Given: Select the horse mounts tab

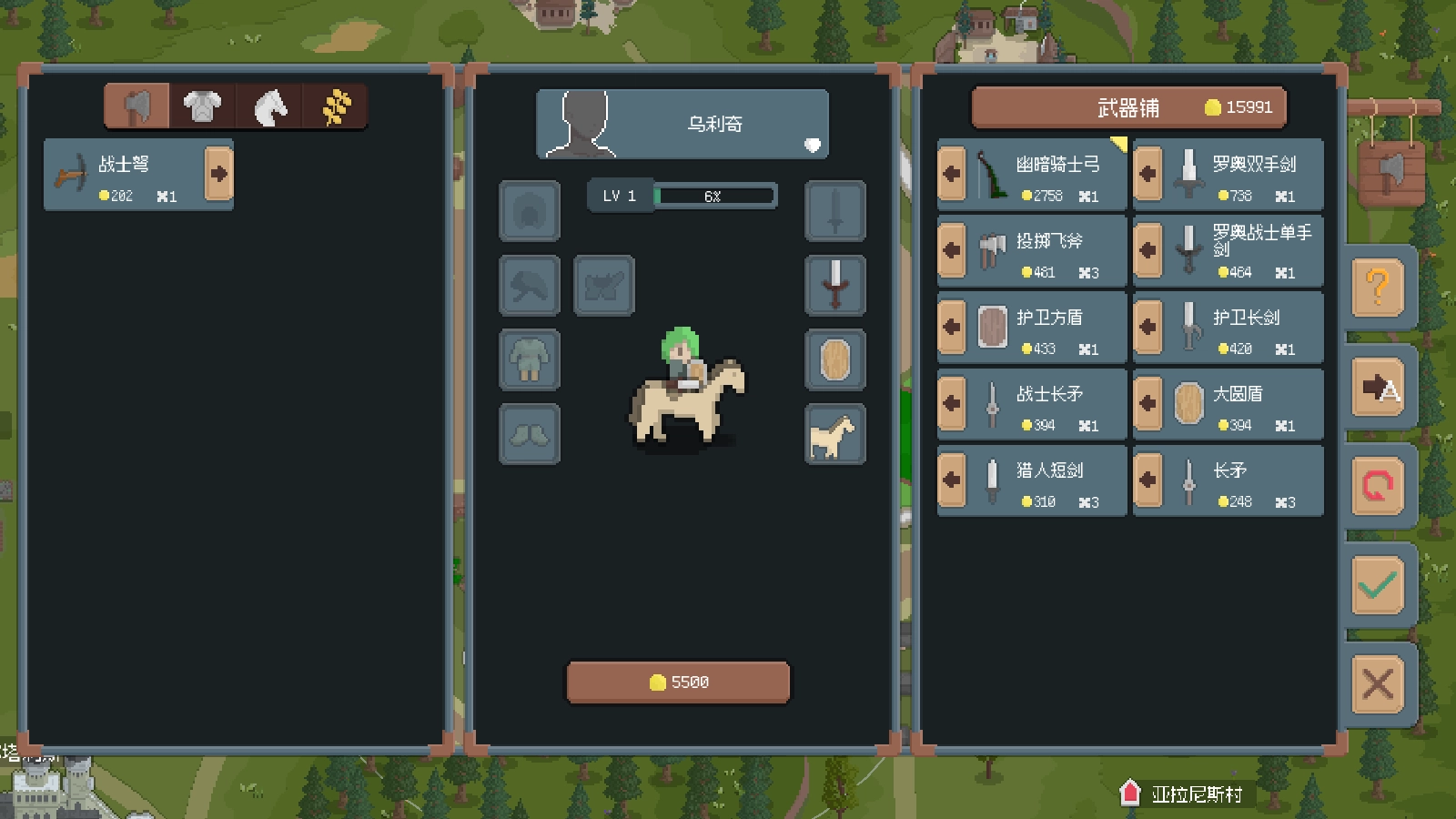Looking at the screenshot, I should tap(269, 106).
